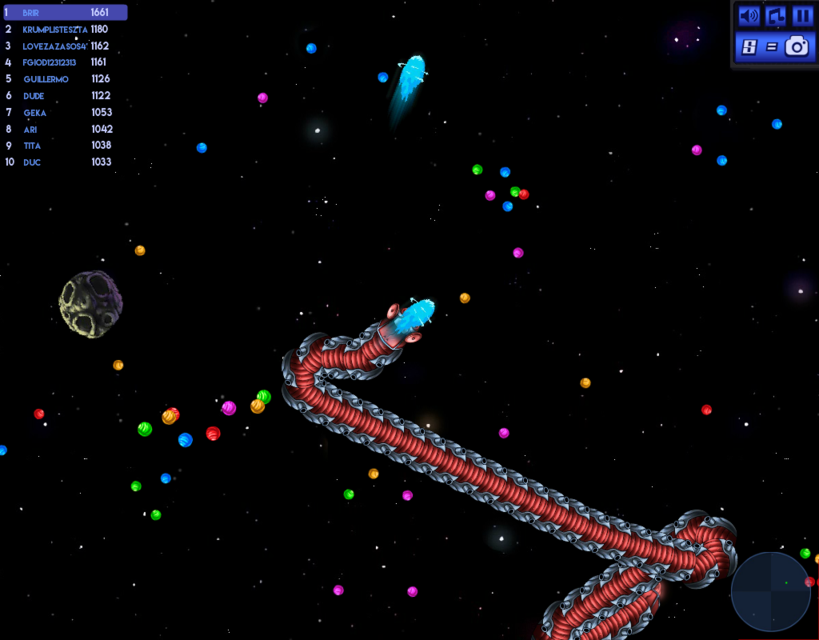Click the circular radar minimap
Viewport: 819px width, 640px height.
tap(771, 591)
